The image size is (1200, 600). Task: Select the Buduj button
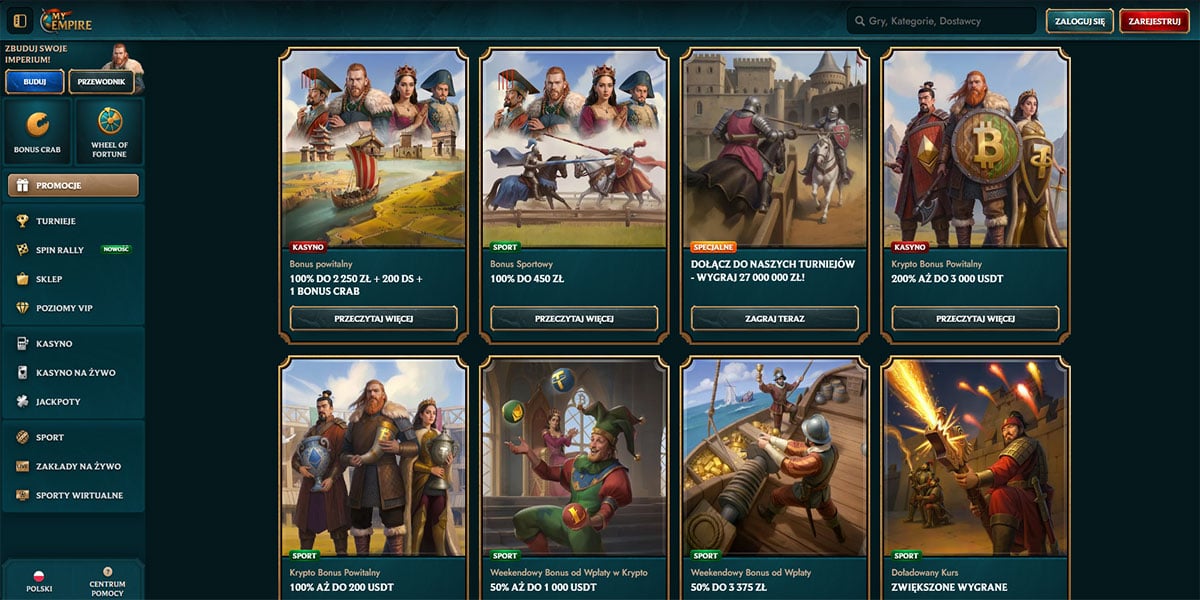(x=34, y=82)
